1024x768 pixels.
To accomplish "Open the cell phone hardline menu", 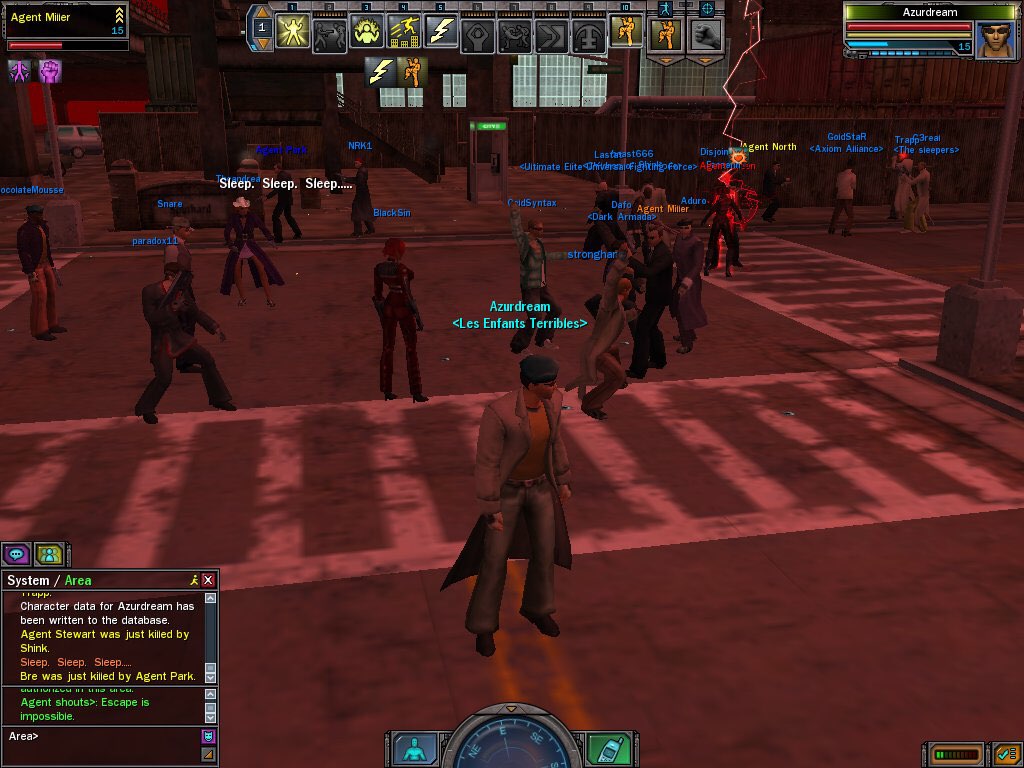I will click(x=610, y=749).
